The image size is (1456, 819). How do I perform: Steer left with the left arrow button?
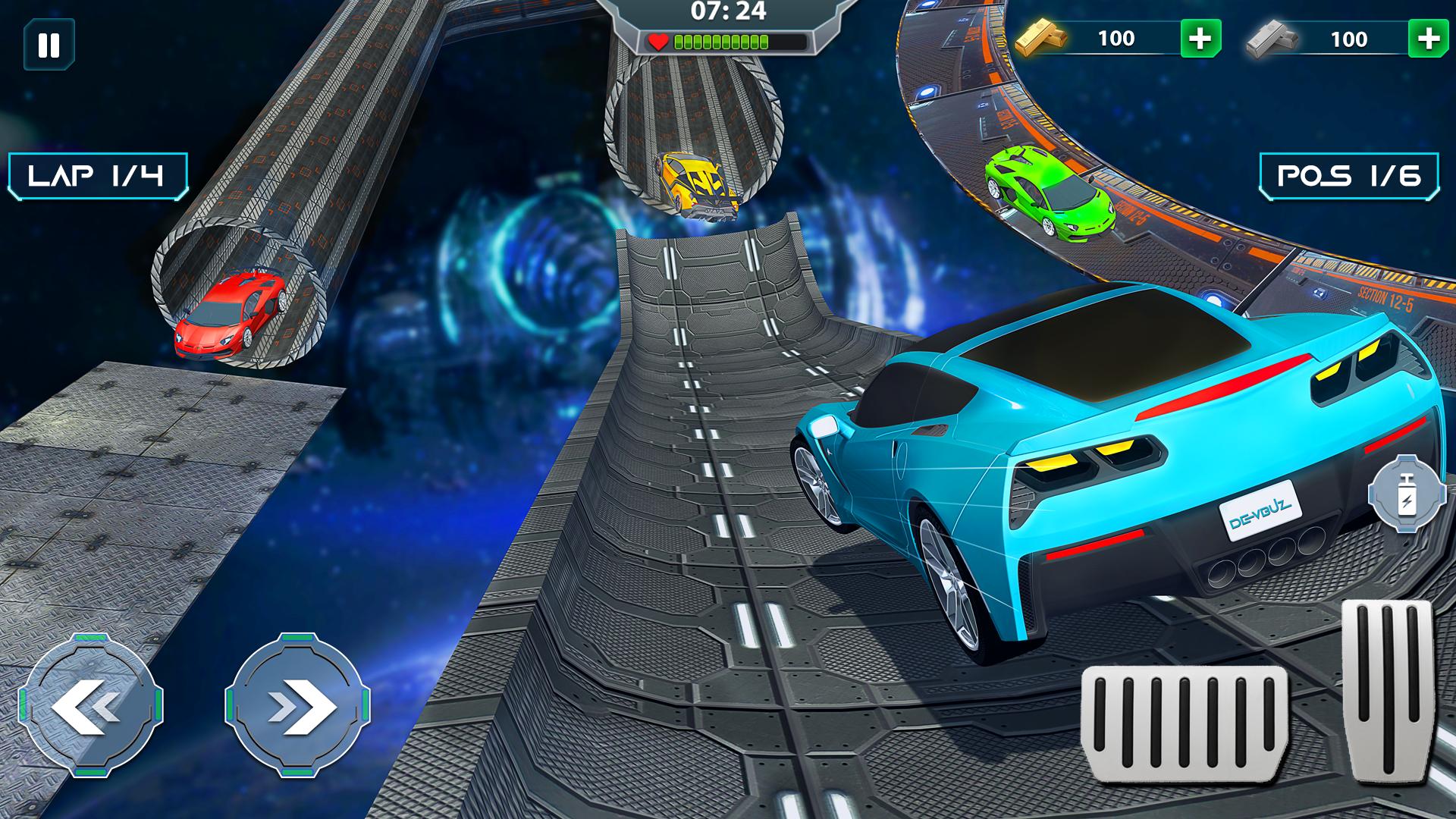[90, 705]
